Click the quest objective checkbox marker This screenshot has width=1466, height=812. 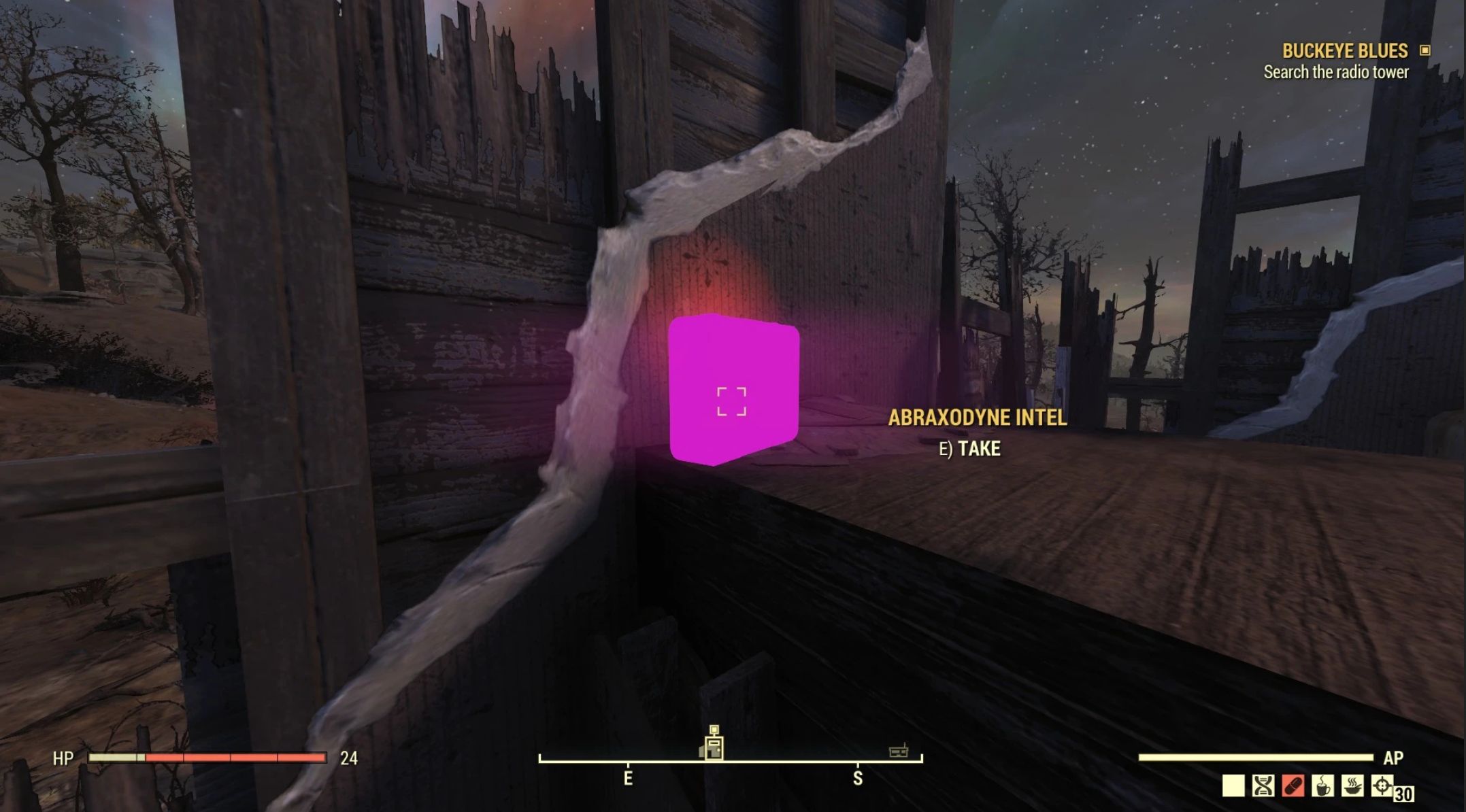coord(1425,50)
